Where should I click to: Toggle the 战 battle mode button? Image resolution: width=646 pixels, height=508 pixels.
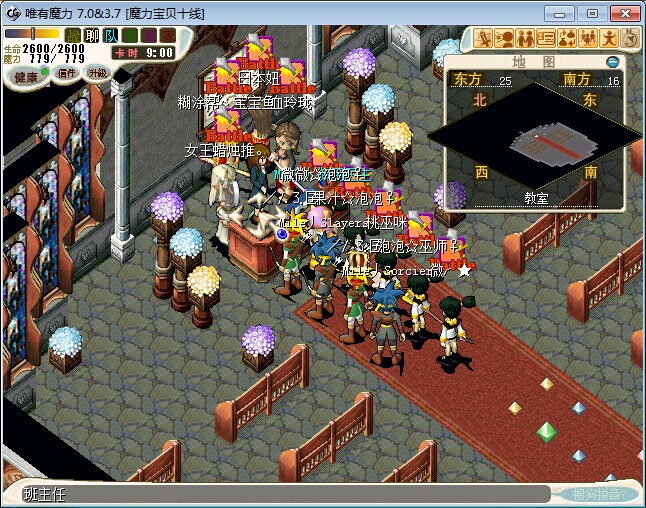(73, 35)
